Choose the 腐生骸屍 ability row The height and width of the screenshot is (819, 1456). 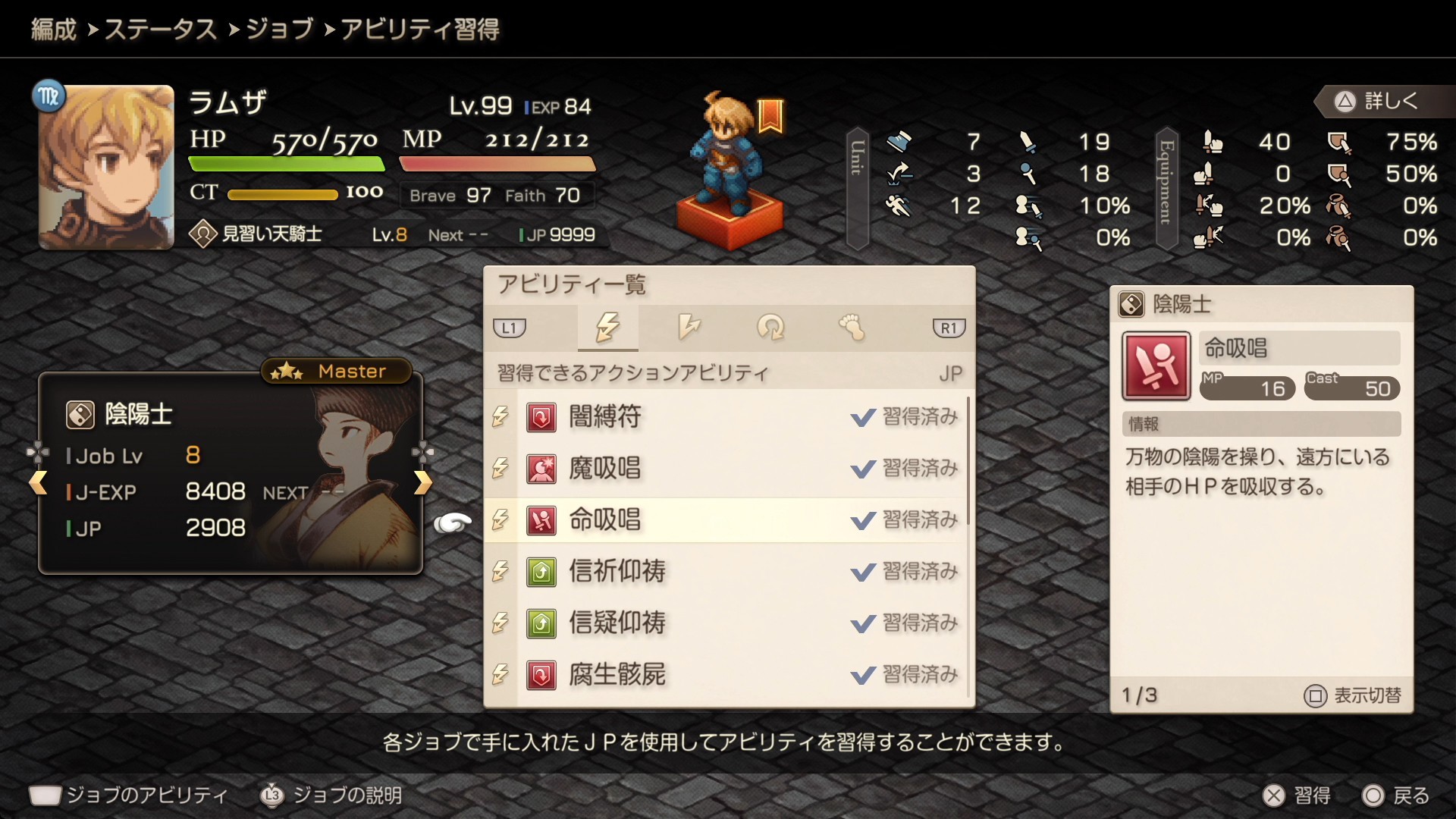726,675
